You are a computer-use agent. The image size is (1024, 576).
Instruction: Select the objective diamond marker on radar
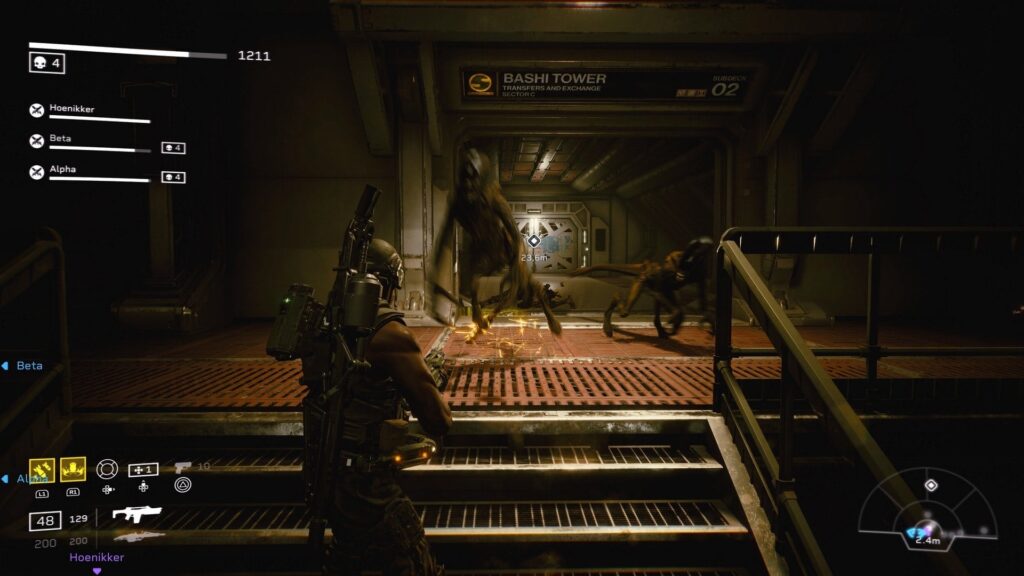931,485
